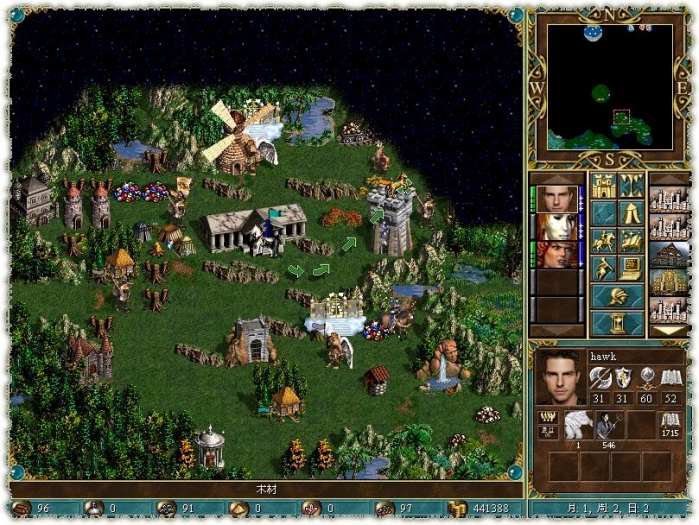The image size is (699, 525).
Task: Select the white-masked hero portrait
Action: [554, 227]
